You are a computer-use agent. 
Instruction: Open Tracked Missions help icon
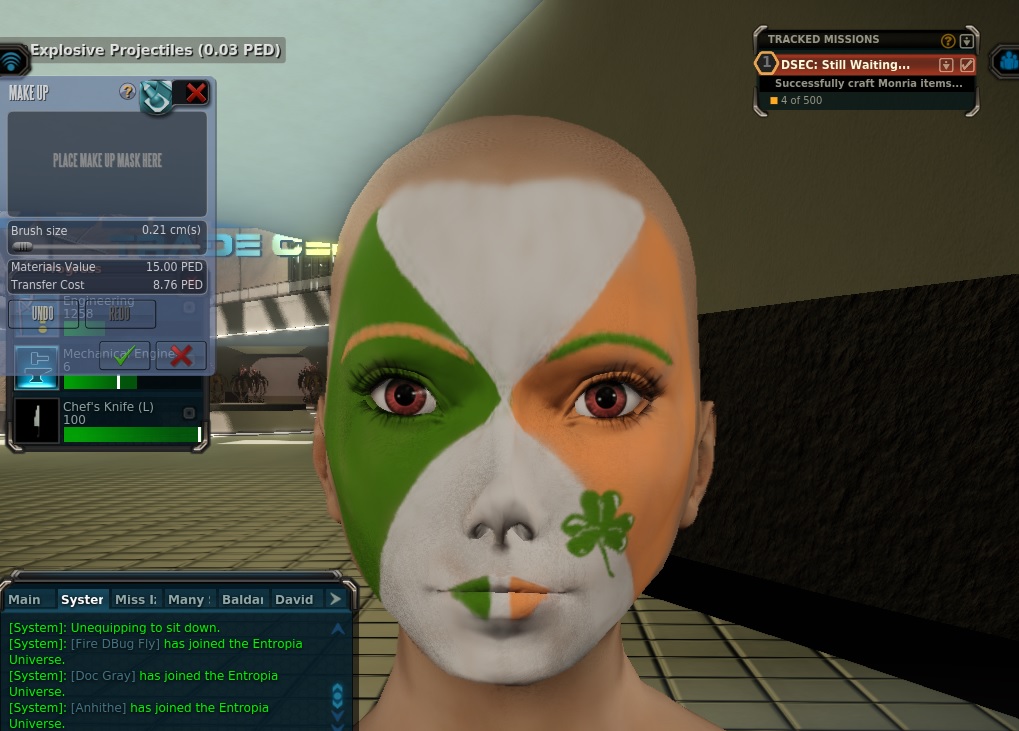[948, 41]
